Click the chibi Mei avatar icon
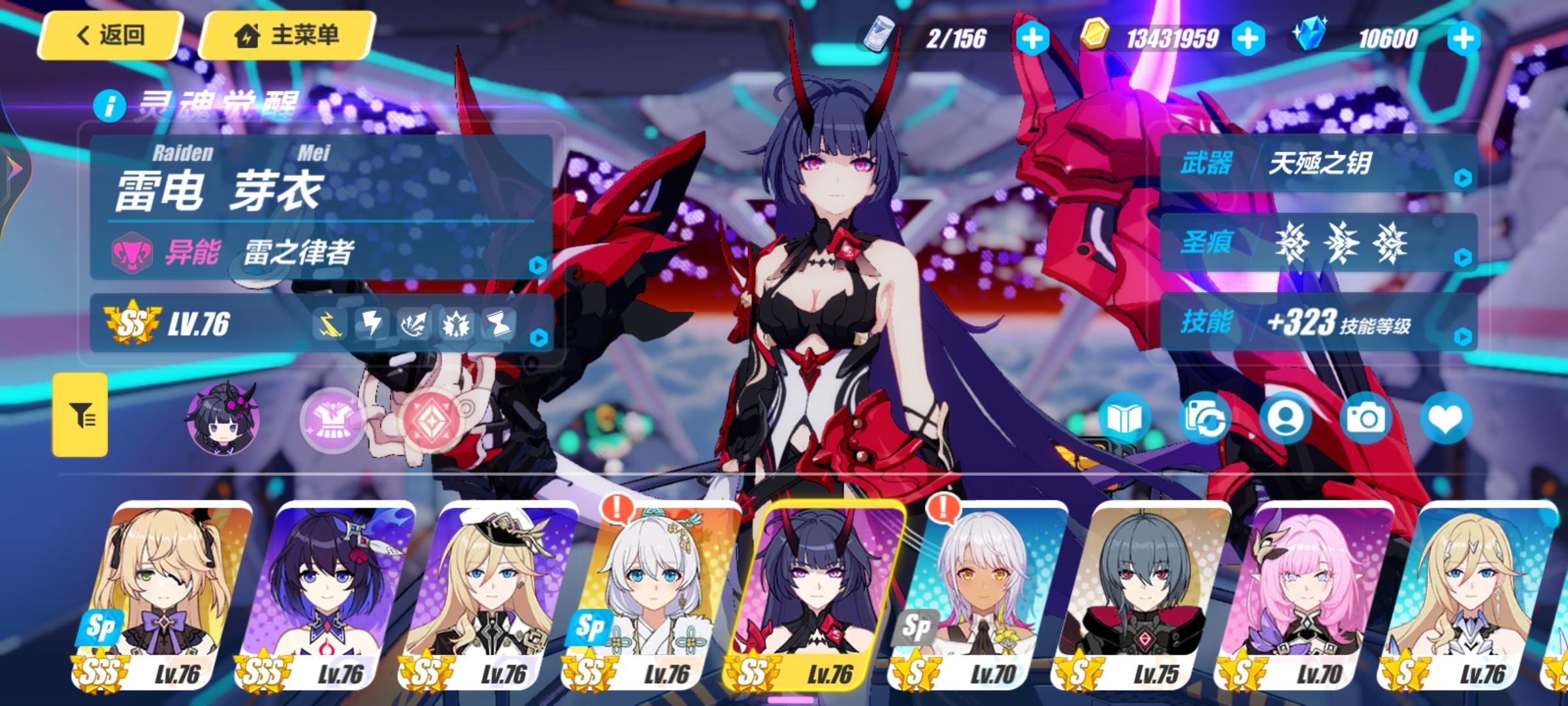The height and width of the screenshot is (706, 1568). click(223, 418)
